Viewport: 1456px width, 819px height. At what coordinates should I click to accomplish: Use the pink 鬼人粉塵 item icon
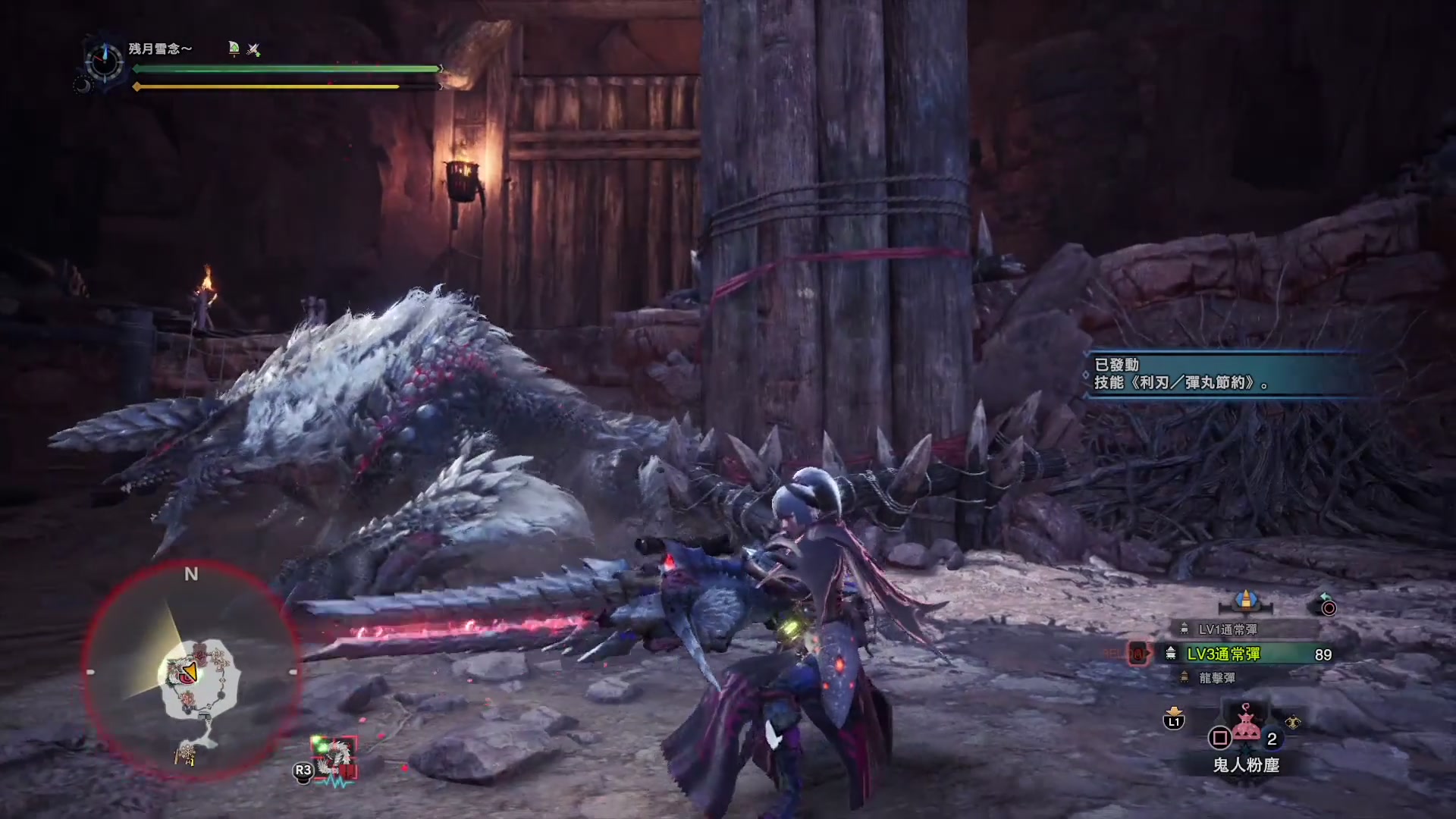pyautogui.click(x=1246, y=724)
